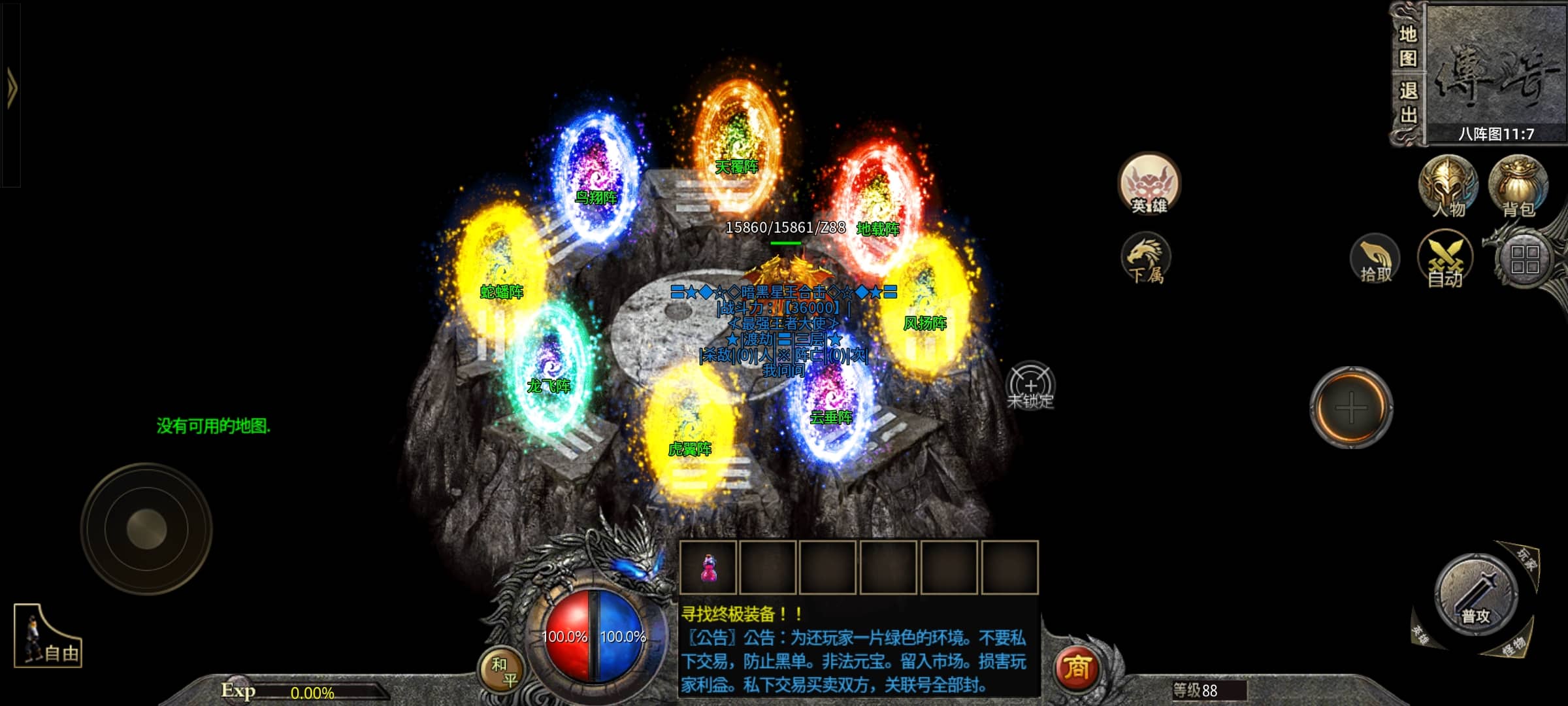The image size is (1568, 706).
Task: Use the 普攻 normal attack button
Action: click(1475, 595)
